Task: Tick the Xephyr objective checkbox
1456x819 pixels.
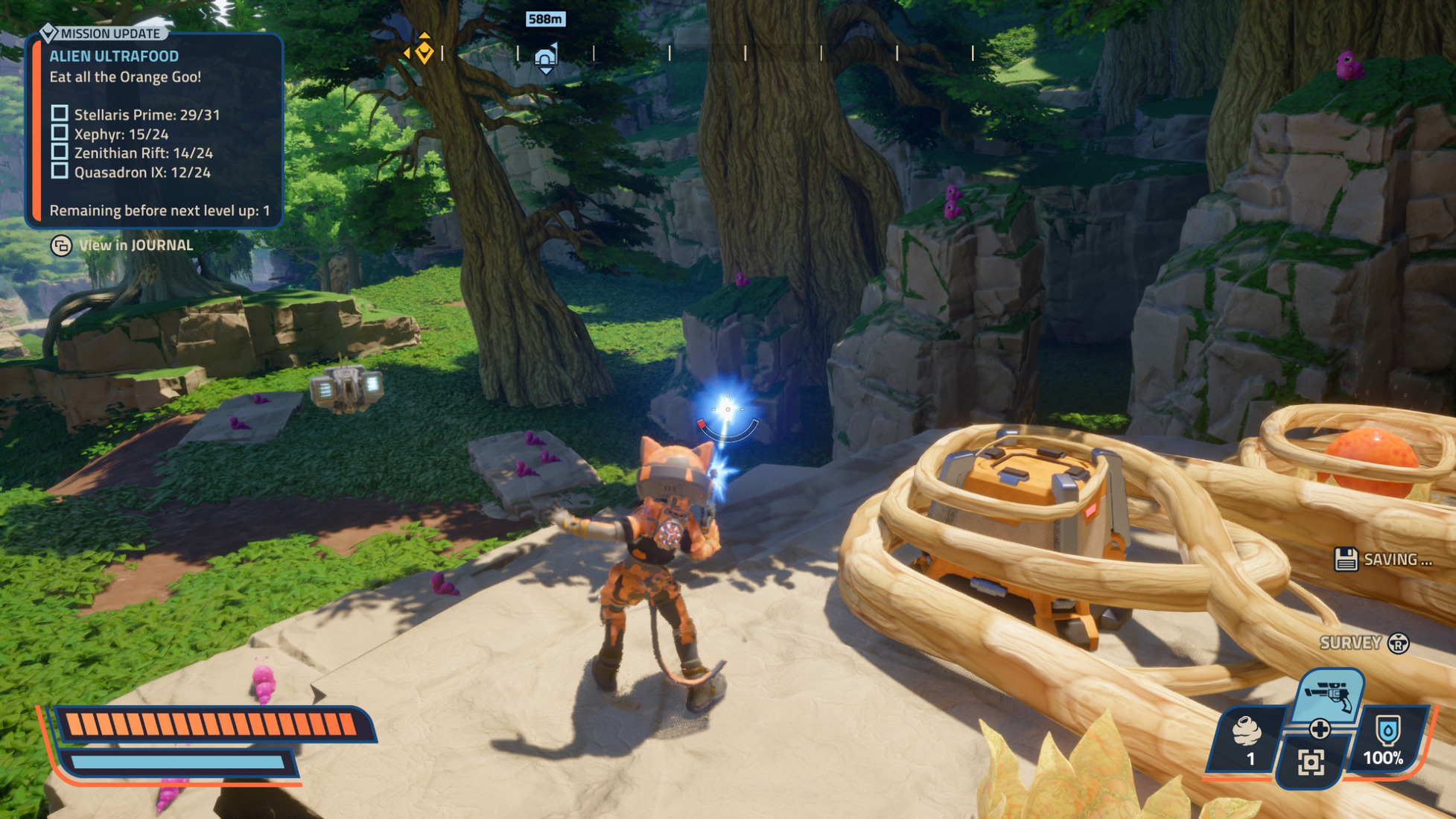Action: click(x=60, y=133)
